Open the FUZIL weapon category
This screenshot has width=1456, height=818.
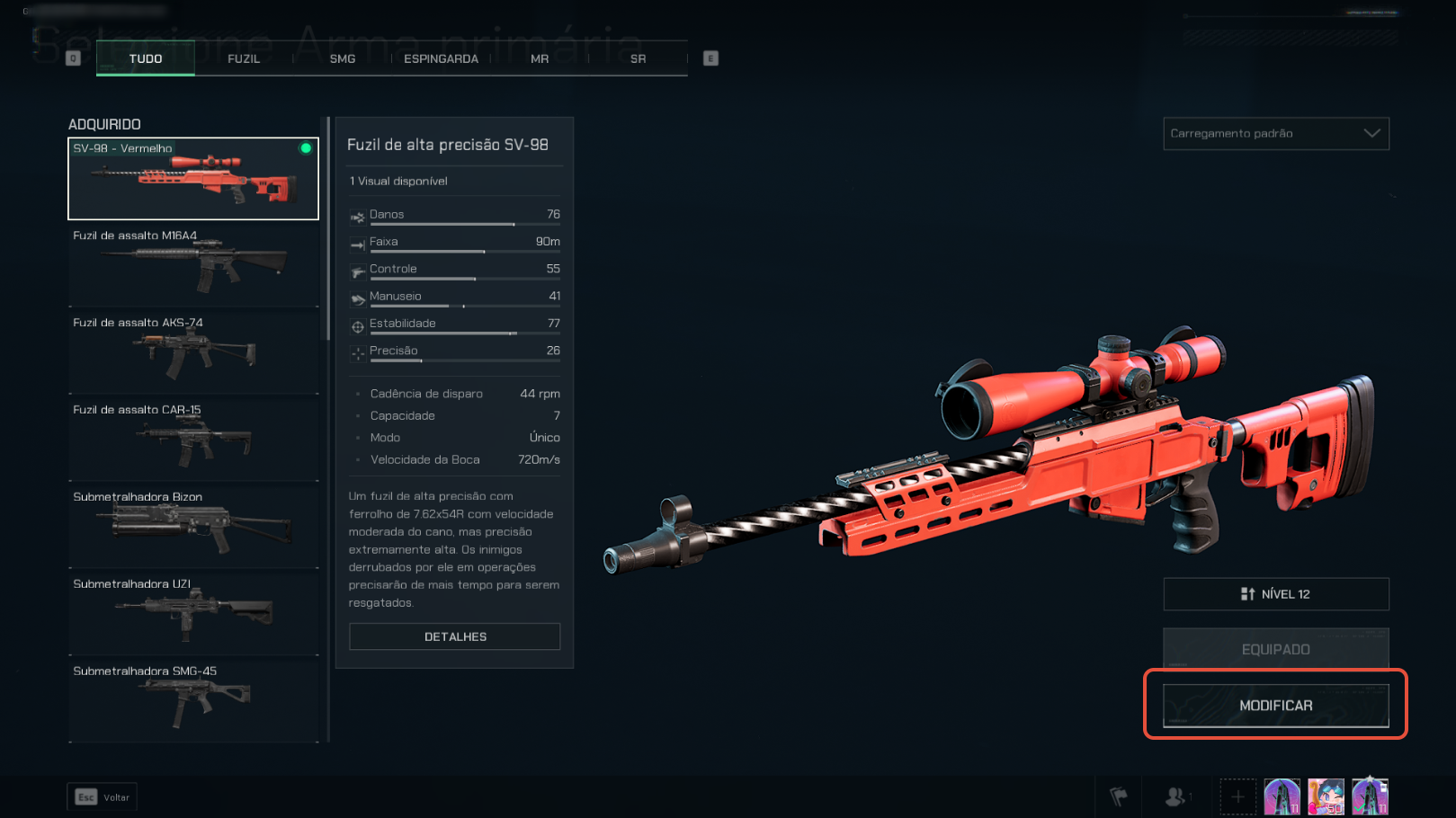click(244, 58)
